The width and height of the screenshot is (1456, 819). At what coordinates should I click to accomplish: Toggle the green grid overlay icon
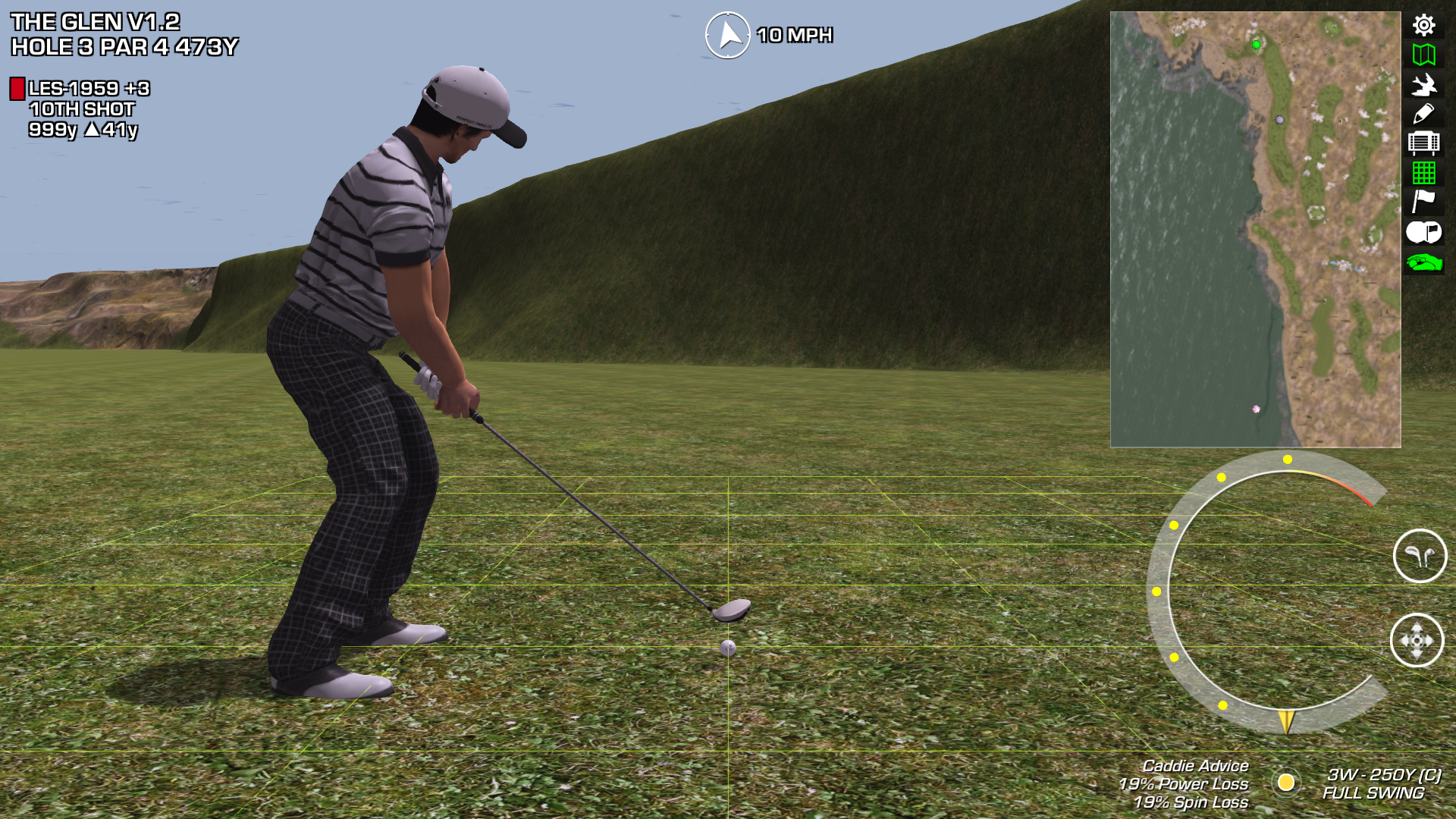pyautogui.click(x=1423, y=173)
